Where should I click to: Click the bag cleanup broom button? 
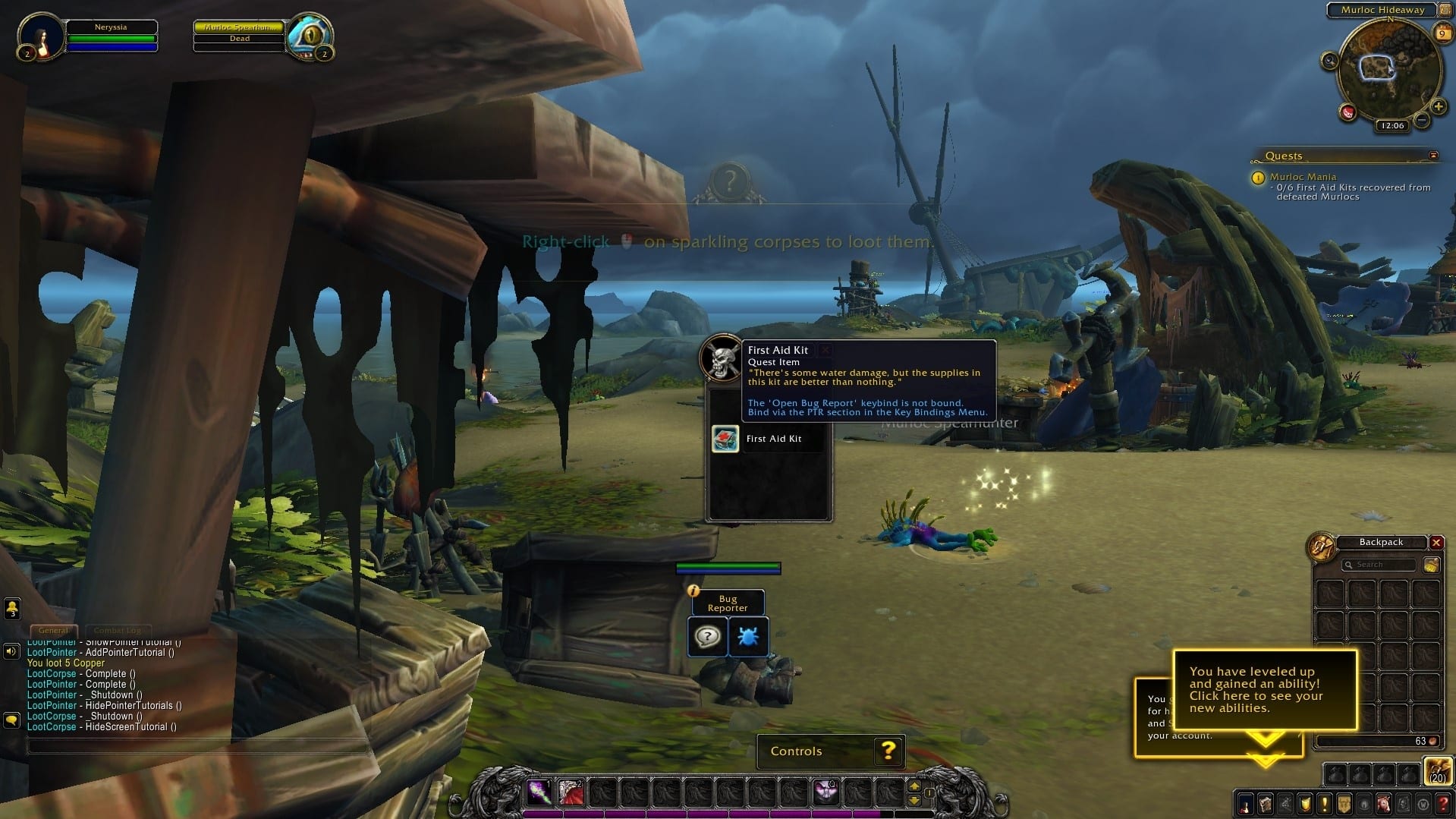coord(1431,565)
